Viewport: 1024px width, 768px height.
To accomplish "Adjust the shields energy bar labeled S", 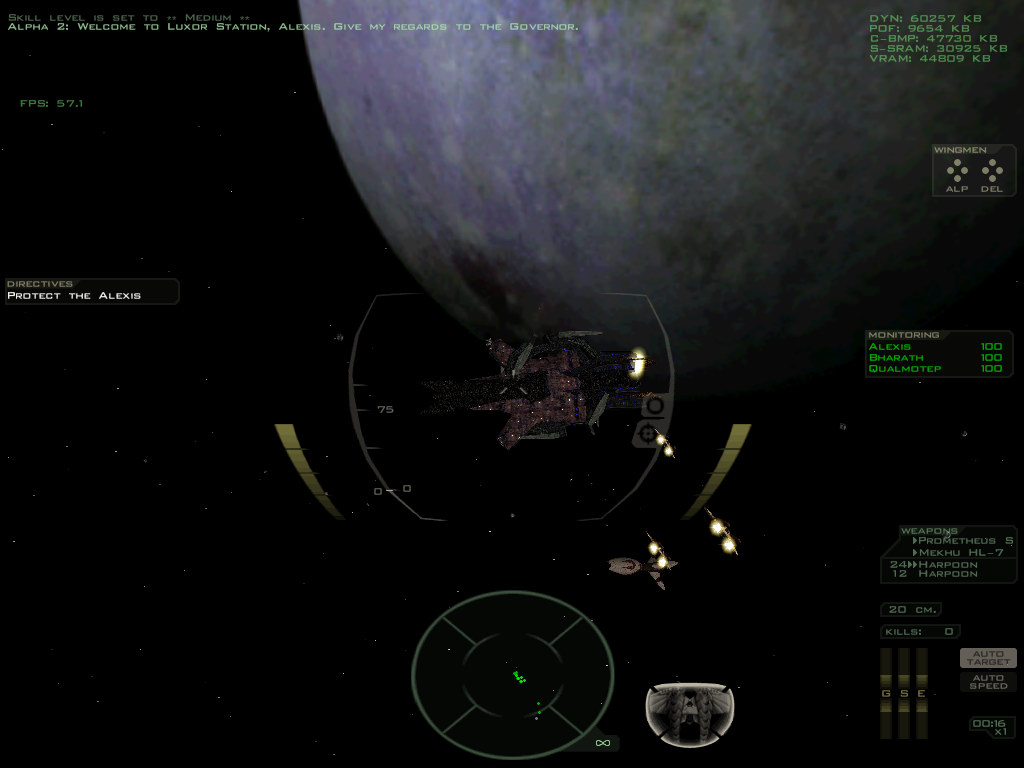I will pos(903,692).
